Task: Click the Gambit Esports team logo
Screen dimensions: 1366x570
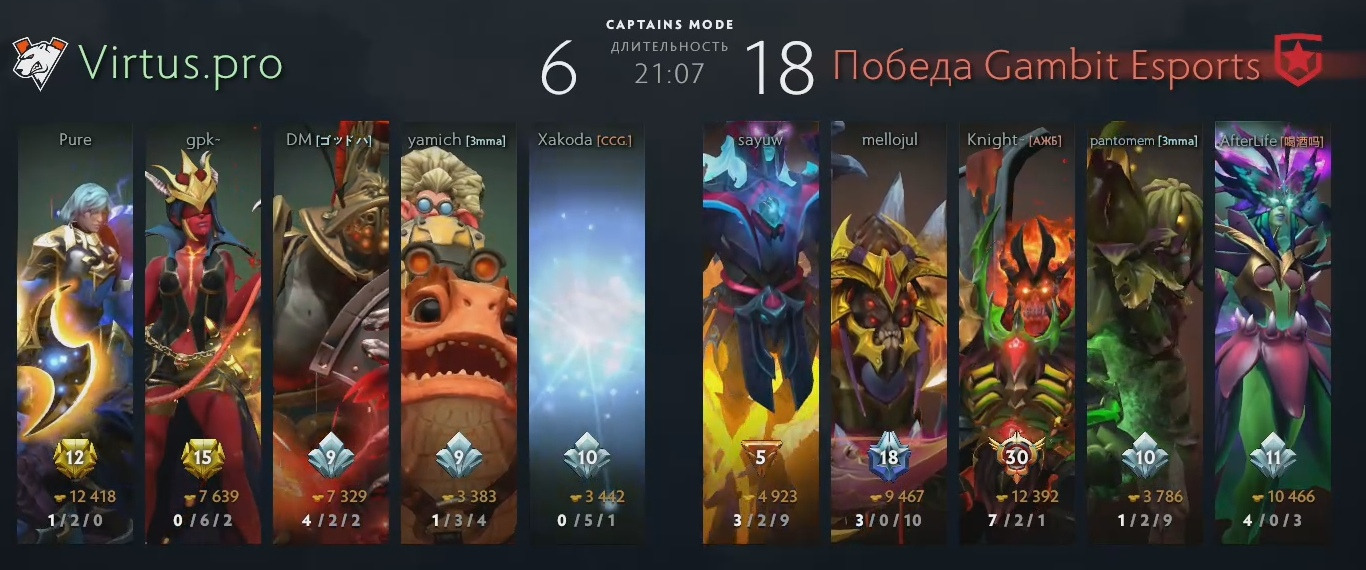Action: (1298, 60)
